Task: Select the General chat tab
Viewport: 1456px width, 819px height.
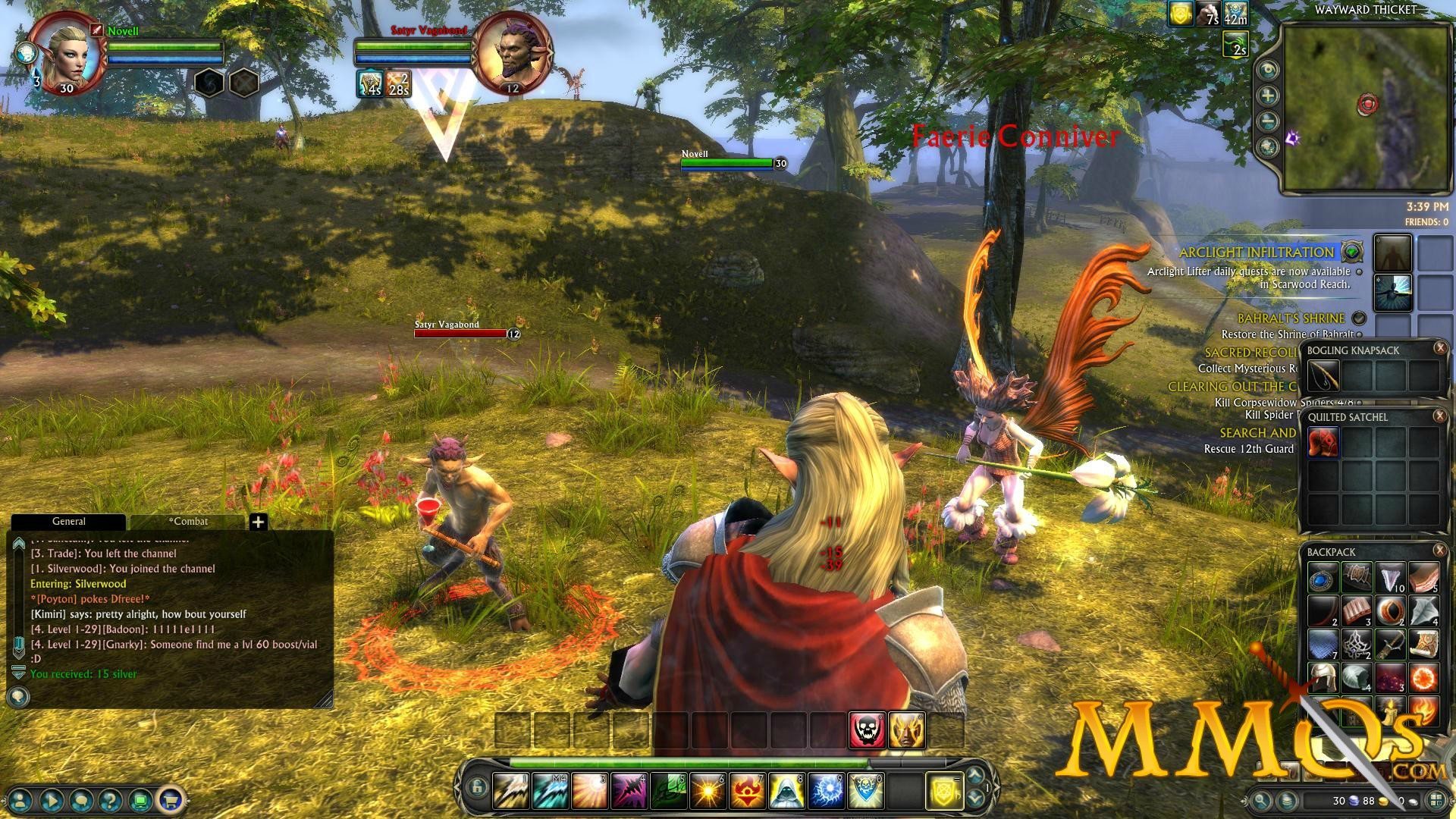Action: [68, 522]
